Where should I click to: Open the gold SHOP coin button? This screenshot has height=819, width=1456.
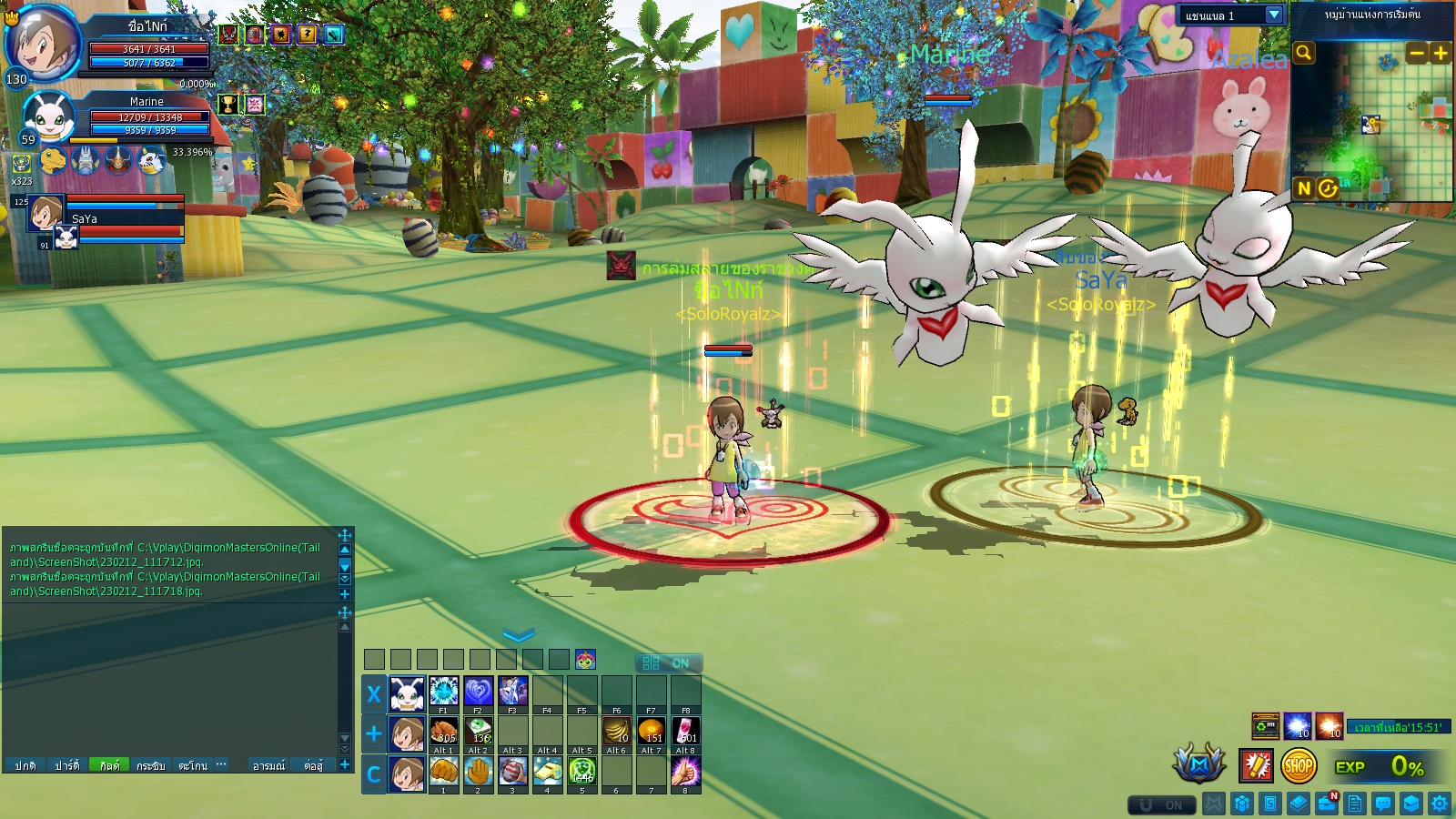[1299, 766]
